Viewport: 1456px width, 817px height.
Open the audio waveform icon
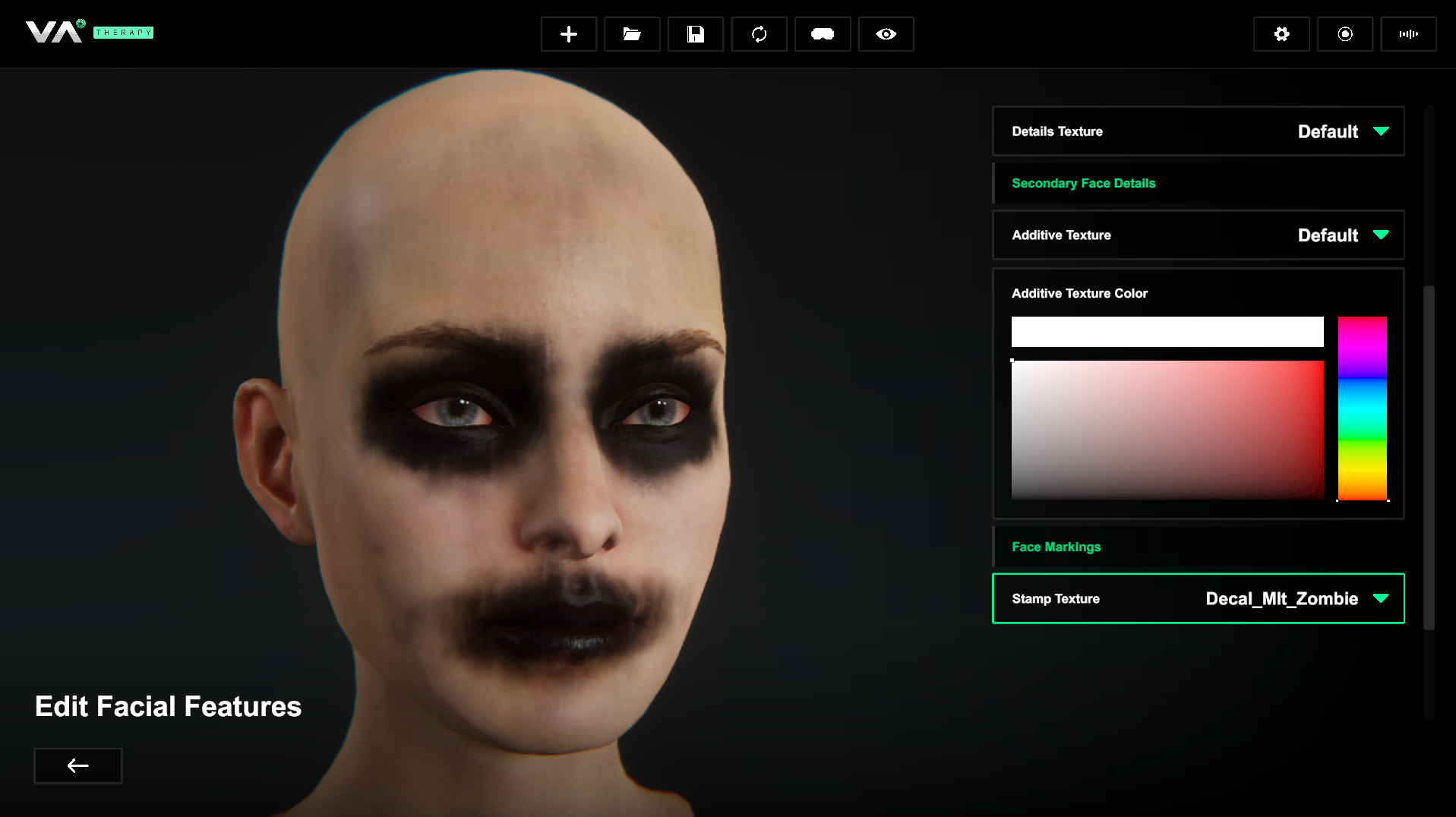pyautogui.click(x=1408, y=34)
